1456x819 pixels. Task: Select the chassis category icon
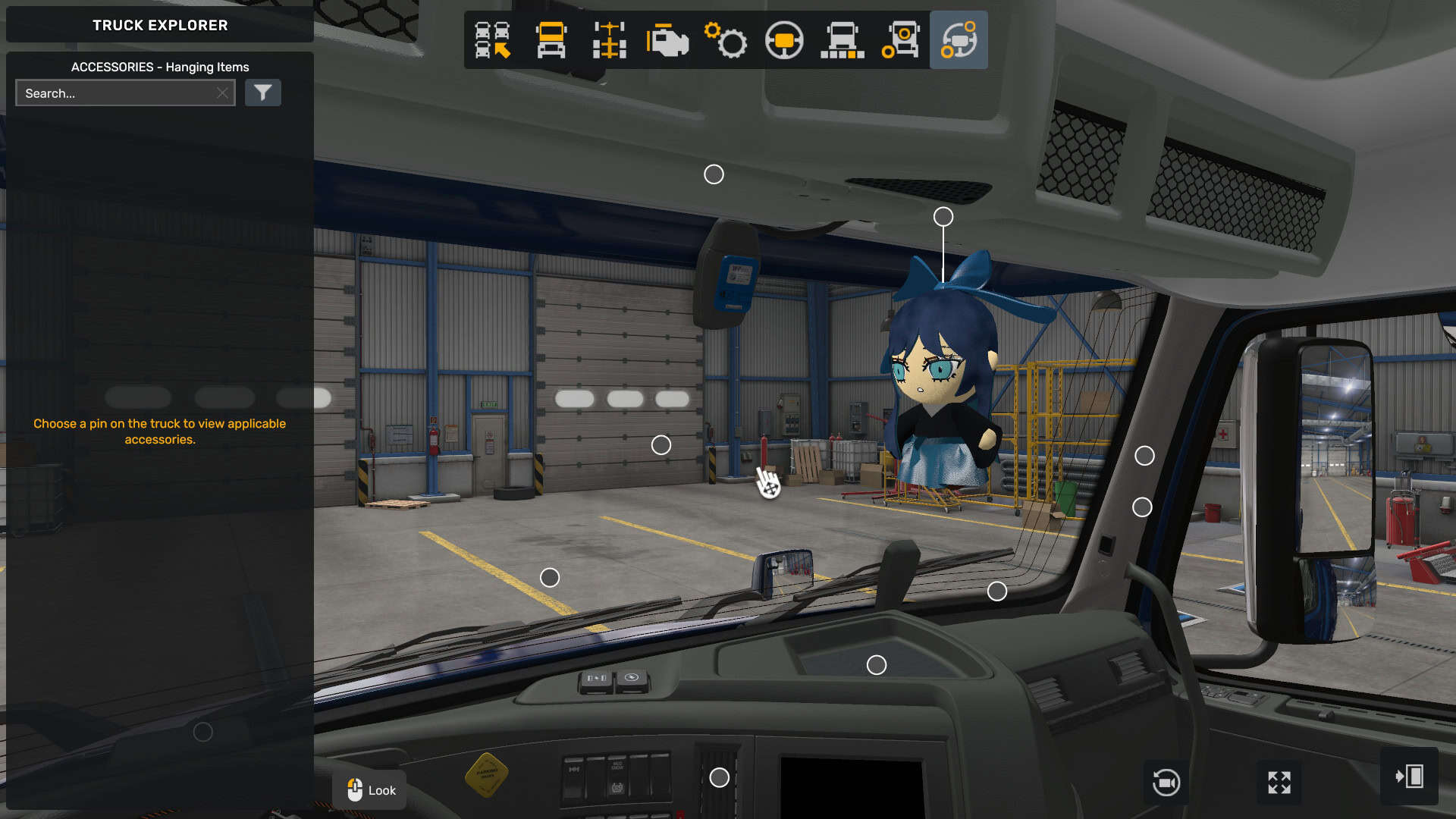pos(610,40)
